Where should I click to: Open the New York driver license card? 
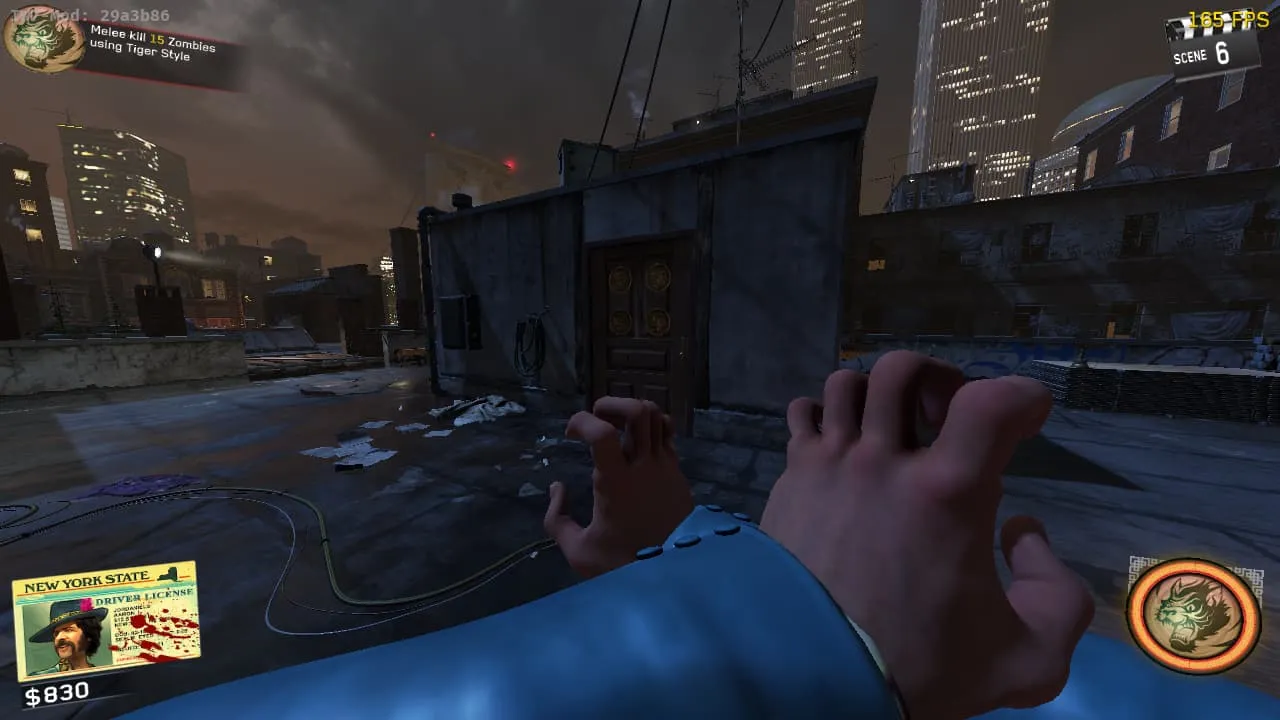click(x=106, y=622)
